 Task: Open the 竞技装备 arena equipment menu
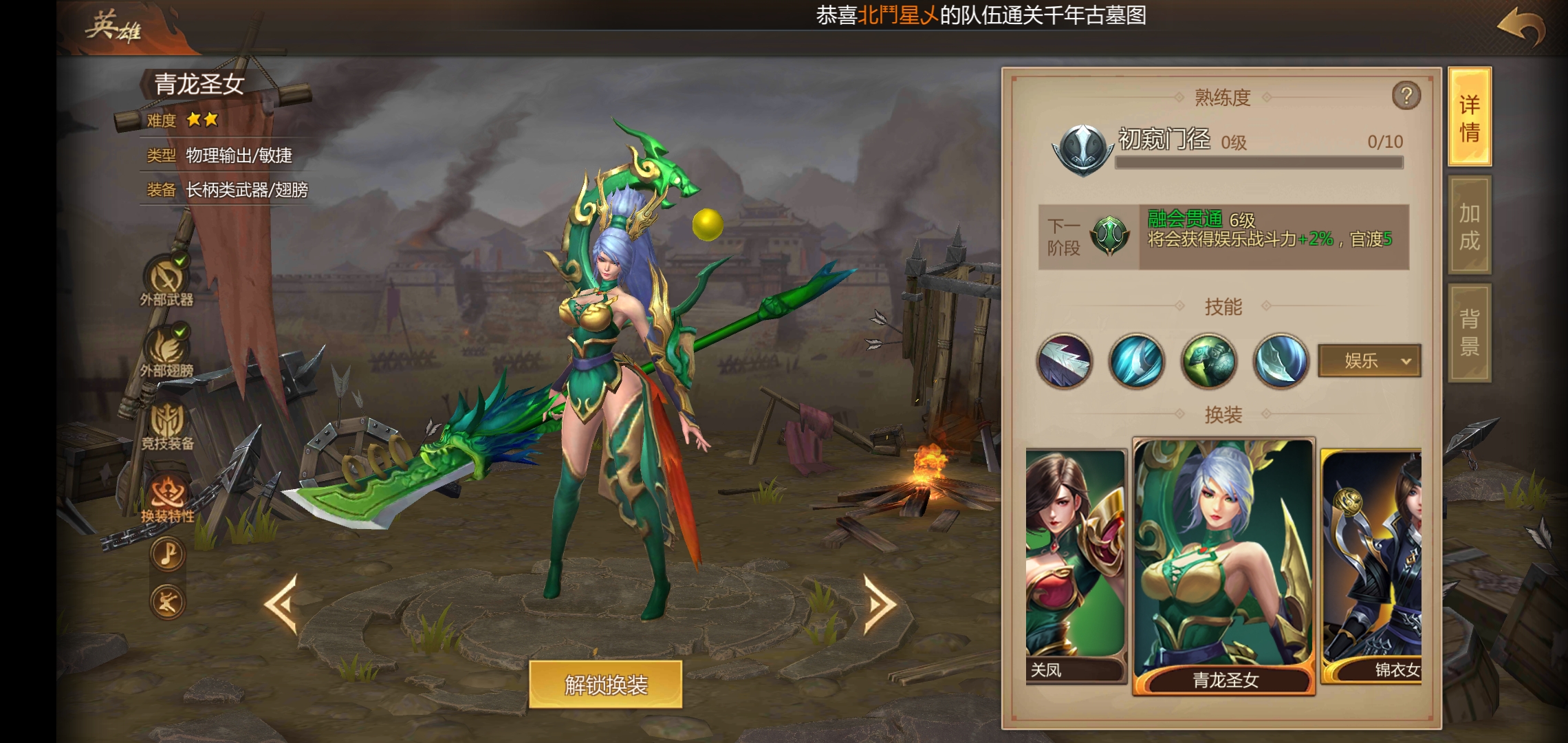click(x=167, y=424)
